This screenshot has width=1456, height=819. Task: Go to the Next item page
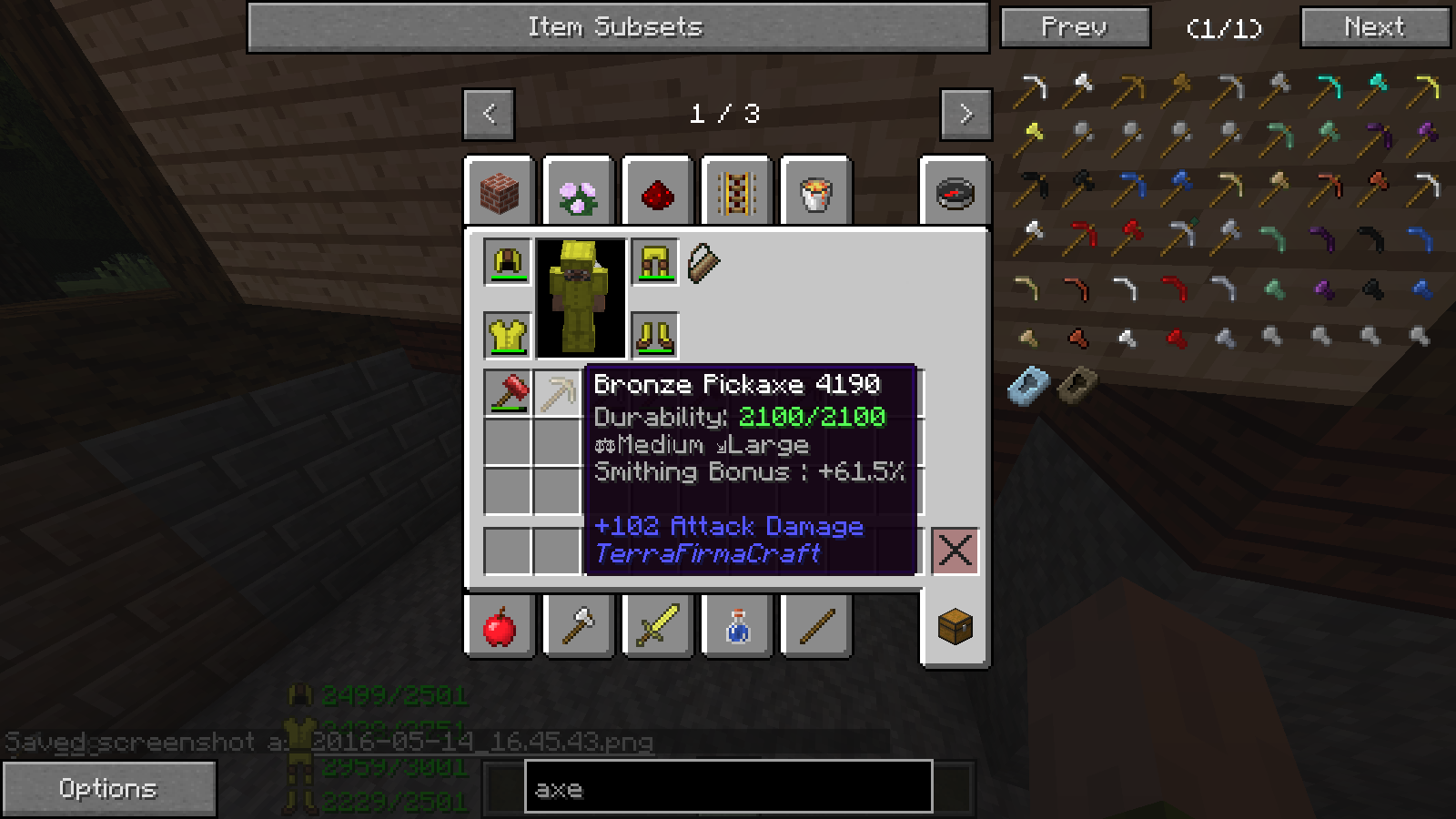[1374, 27]
